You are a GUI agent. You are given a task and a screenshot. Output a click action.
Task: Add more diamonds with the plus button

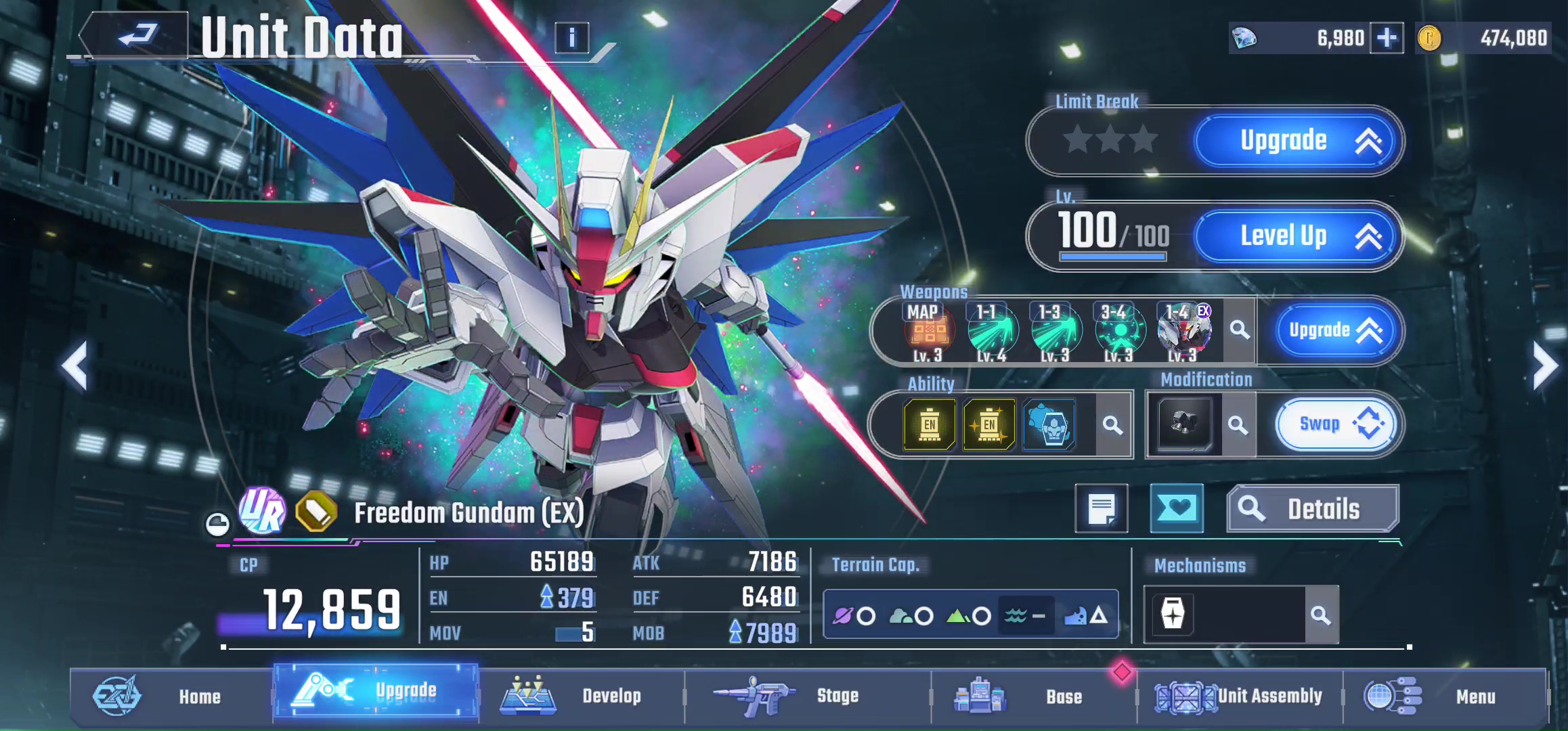(x=1386, y=38)
